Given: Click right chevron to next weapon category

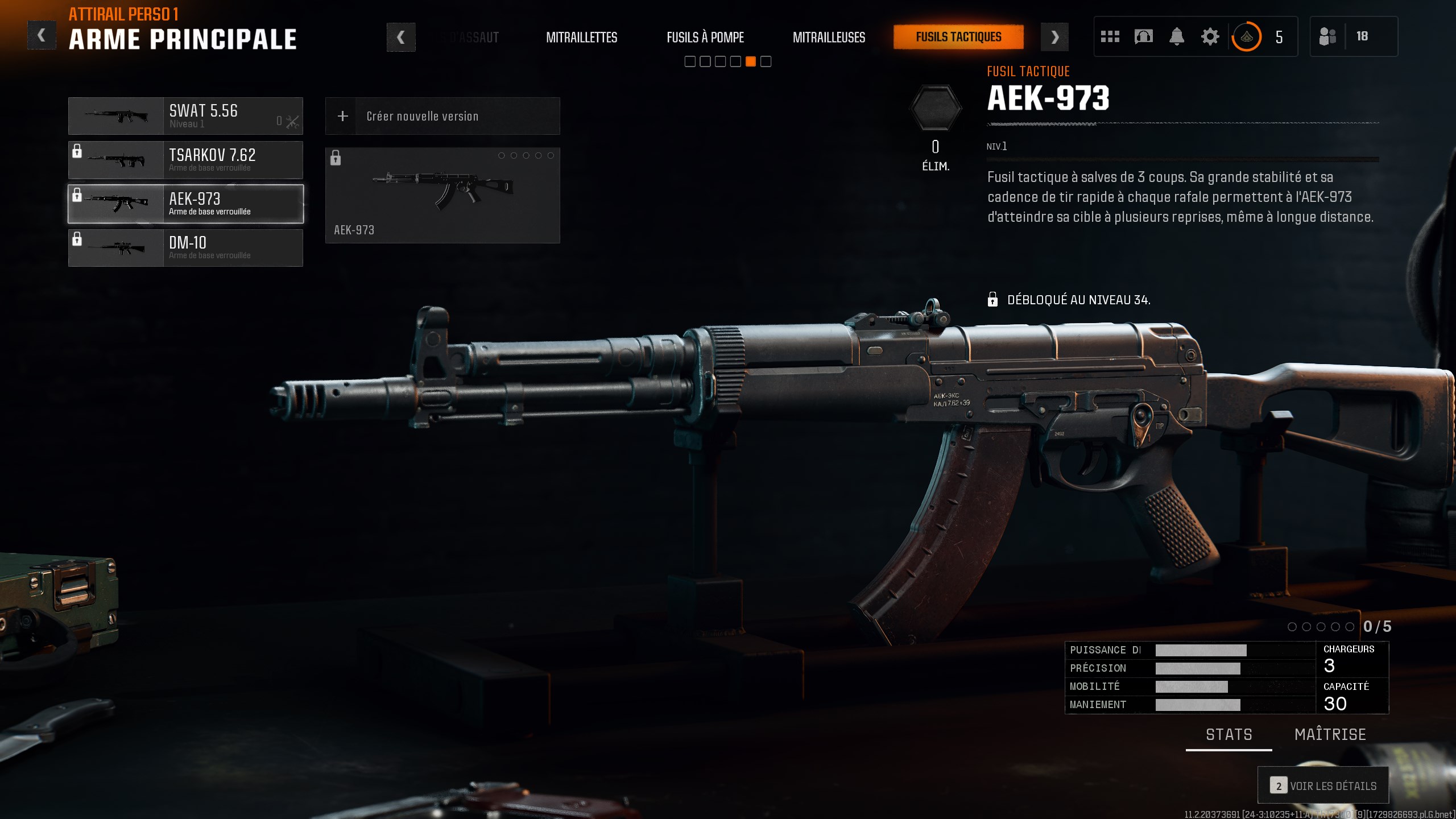Looking at the screenshot, I should click(x=1055, y=36).
